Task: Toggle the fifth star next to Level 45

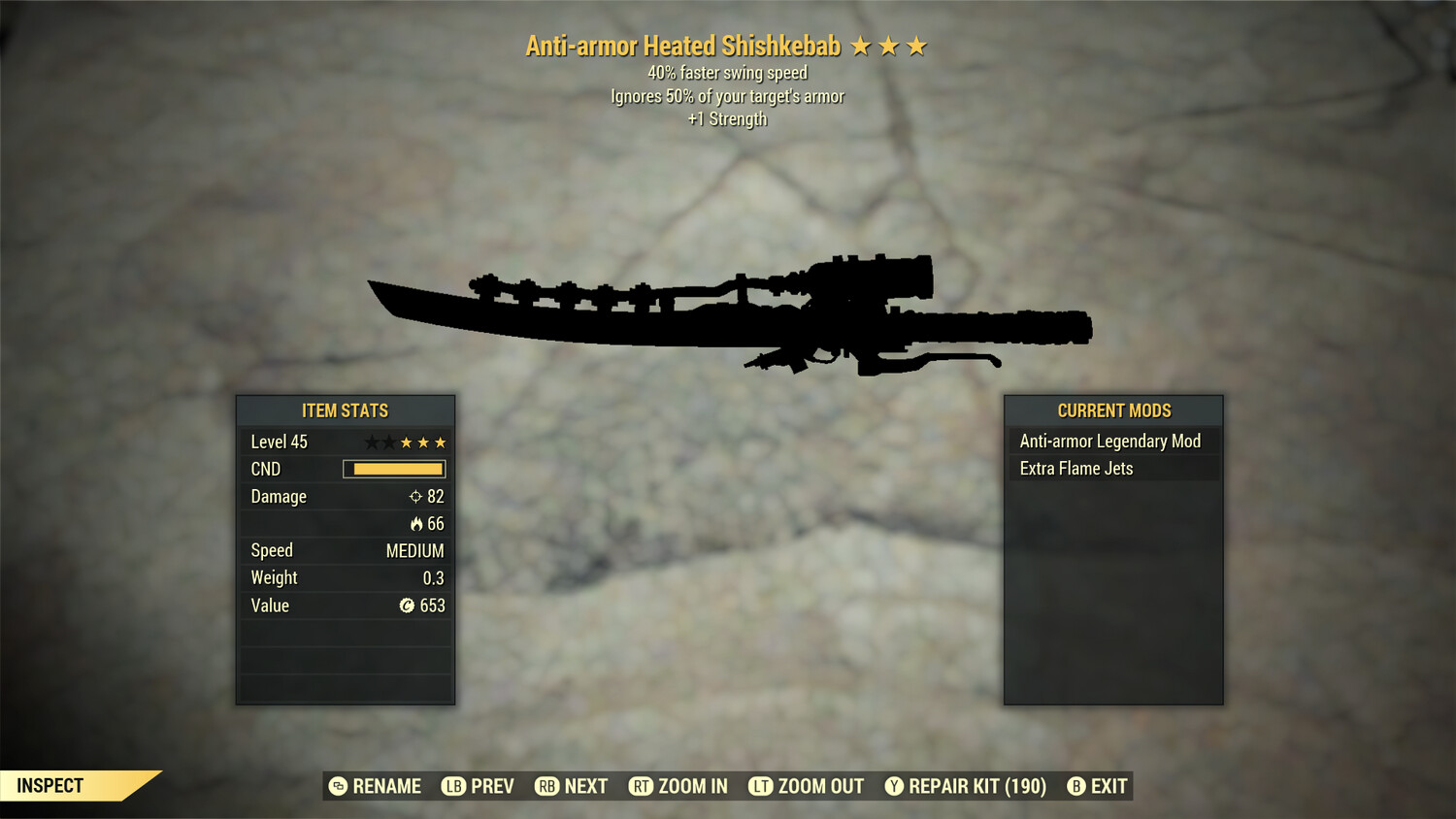Action: point(440,442)
